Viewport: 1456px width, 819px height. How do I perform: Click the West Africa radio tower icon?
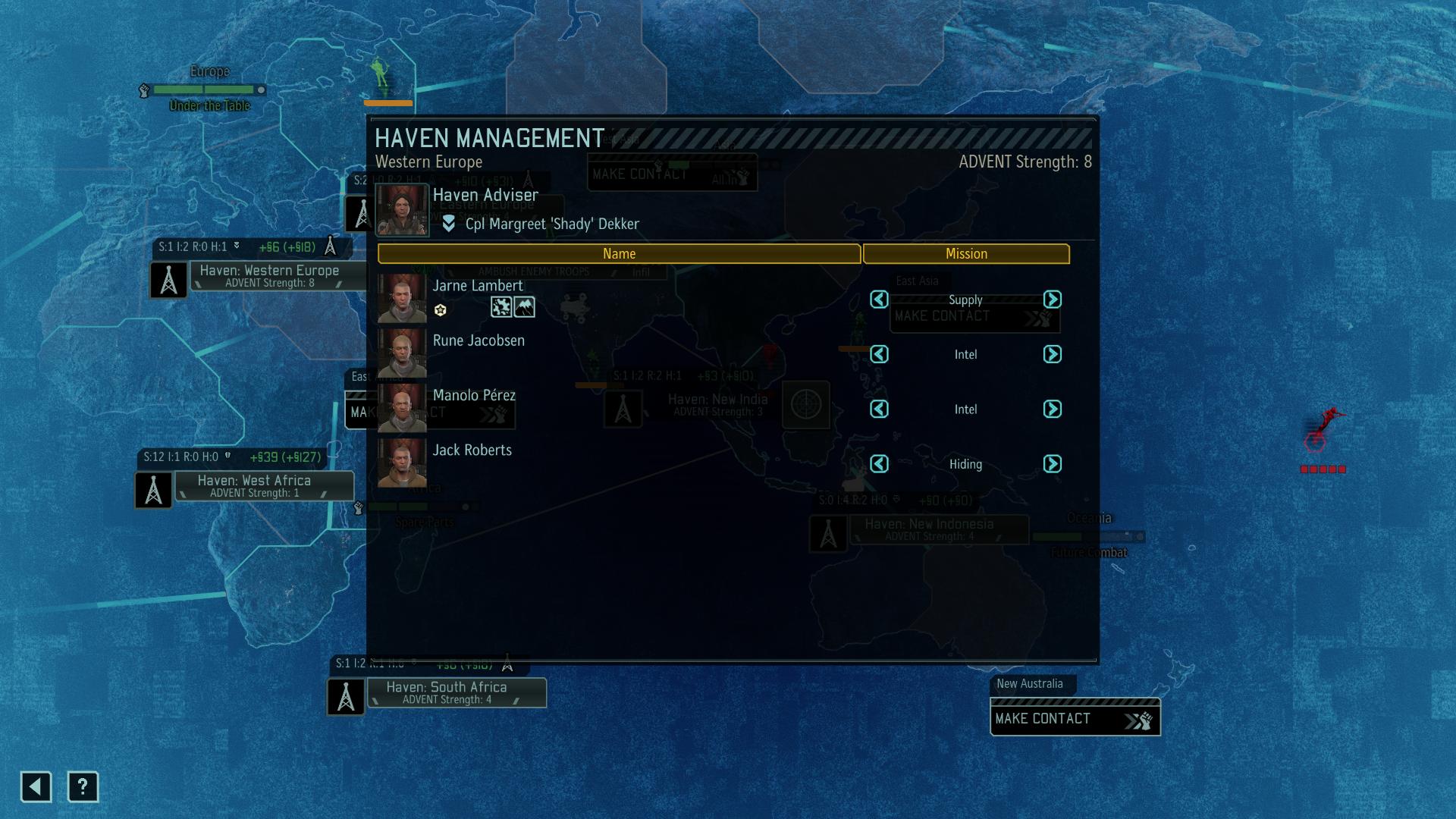click(153, 490)
